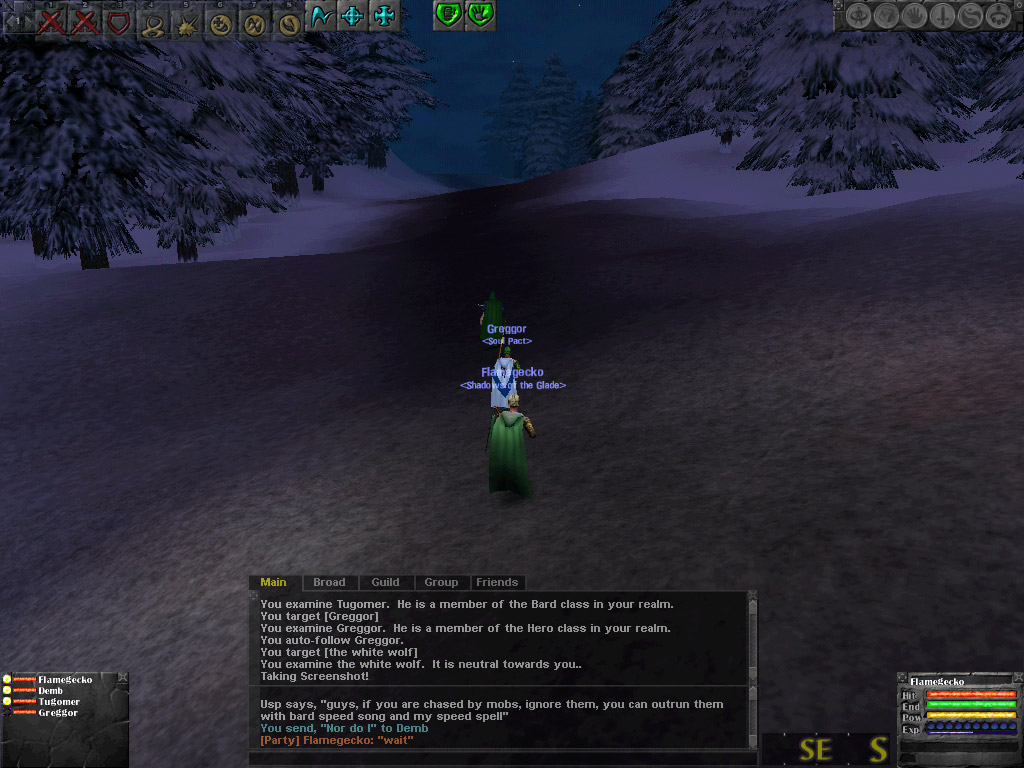Activate the teal wave ability icon
Viewport: 1024px width, 768px height.
click(321, 16)
